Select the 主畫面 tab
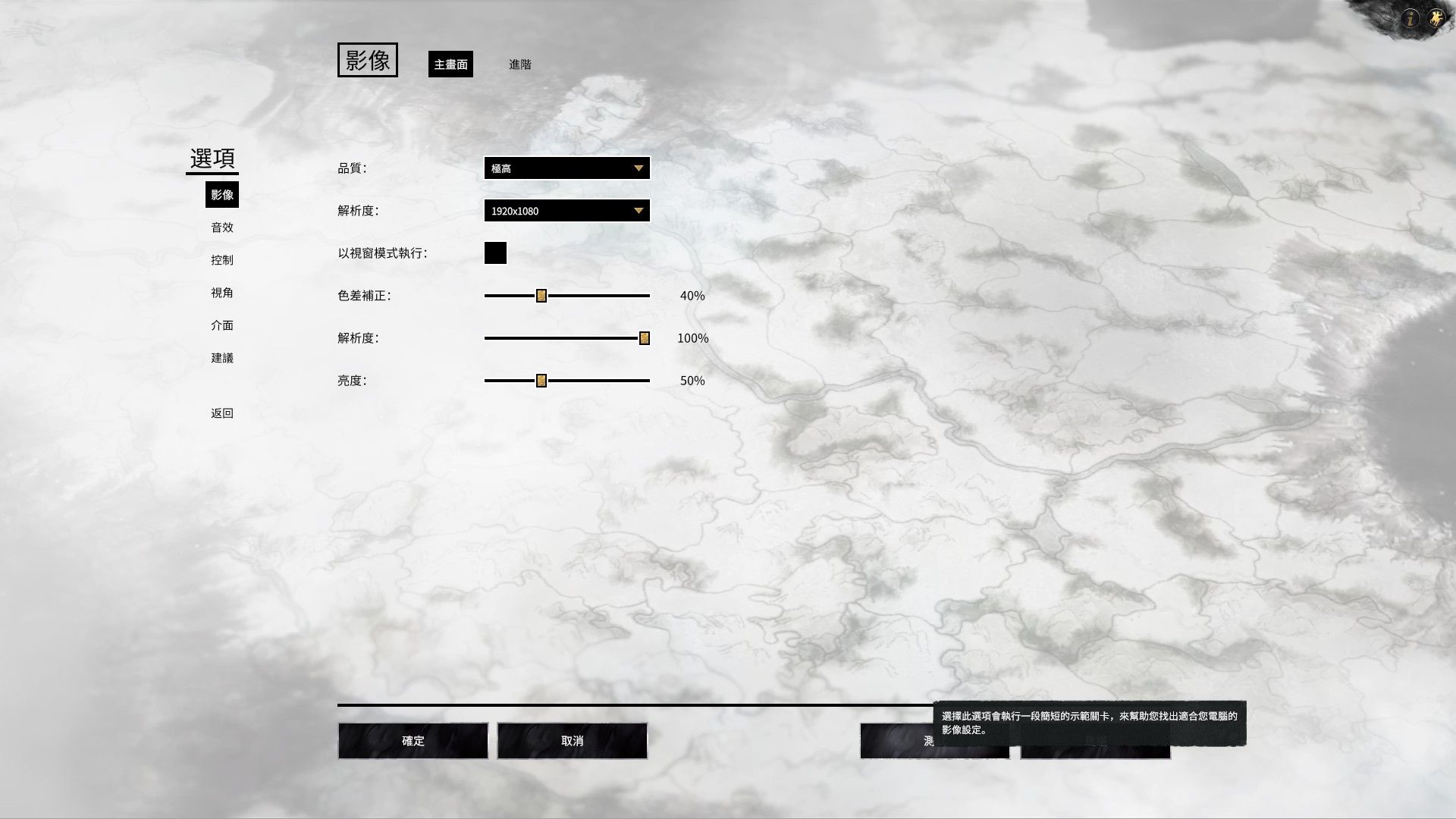This screenshot has height=819, width=1456. click(450, 64)
